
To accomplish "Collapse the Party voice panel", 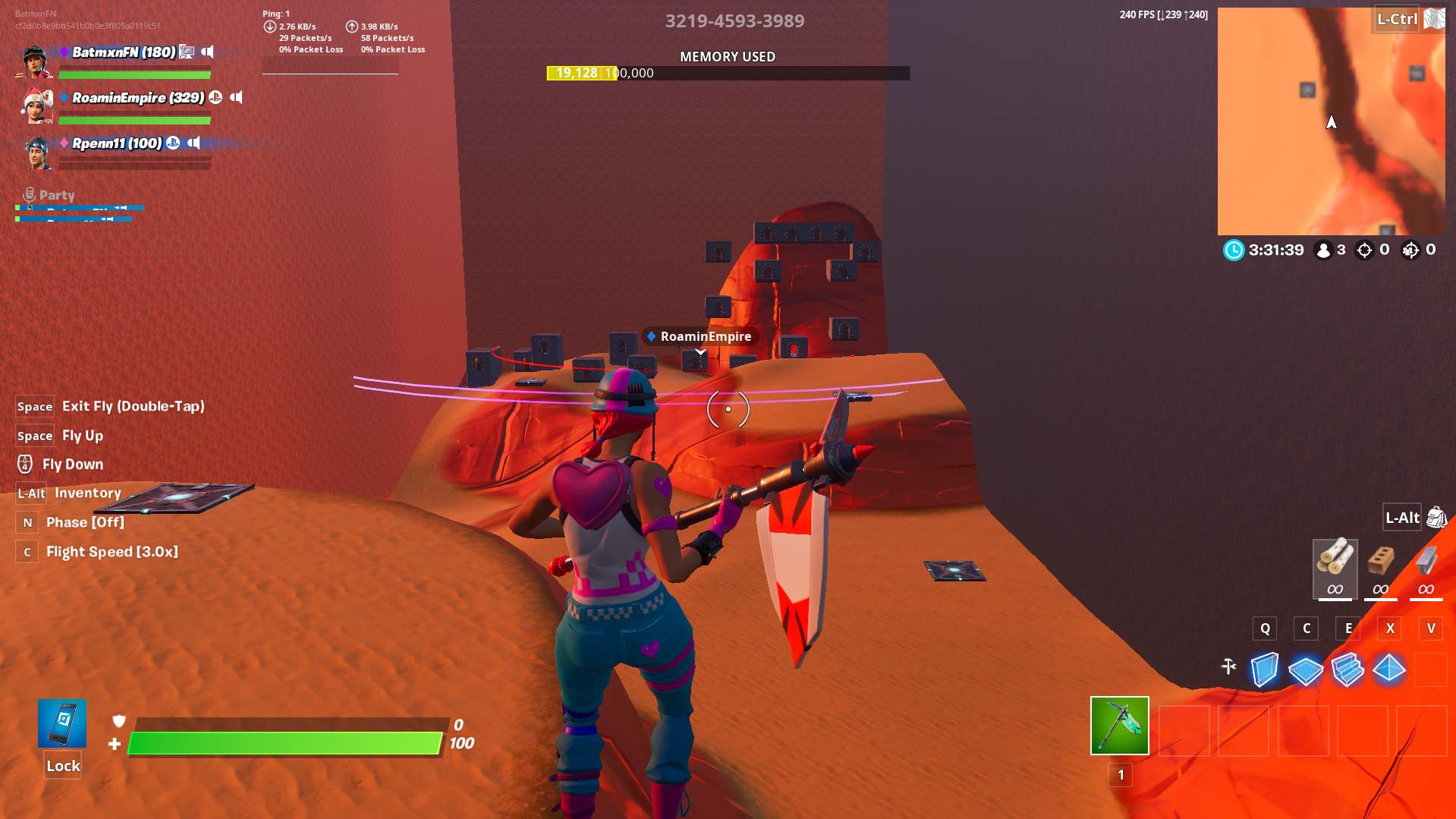I will point(29,194).
